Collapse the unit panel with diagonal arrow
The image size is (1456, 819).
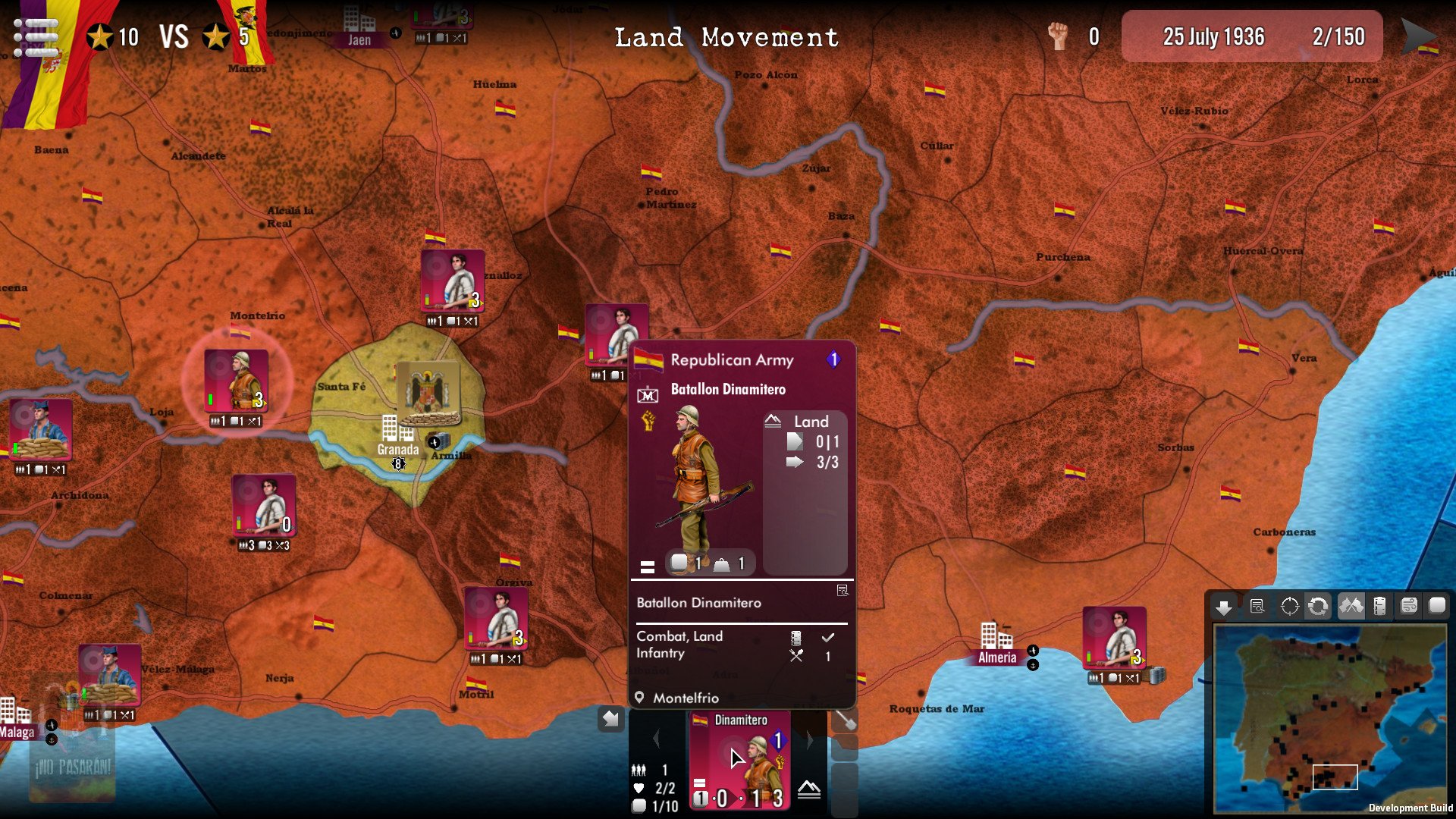click(x=611, y=719)
